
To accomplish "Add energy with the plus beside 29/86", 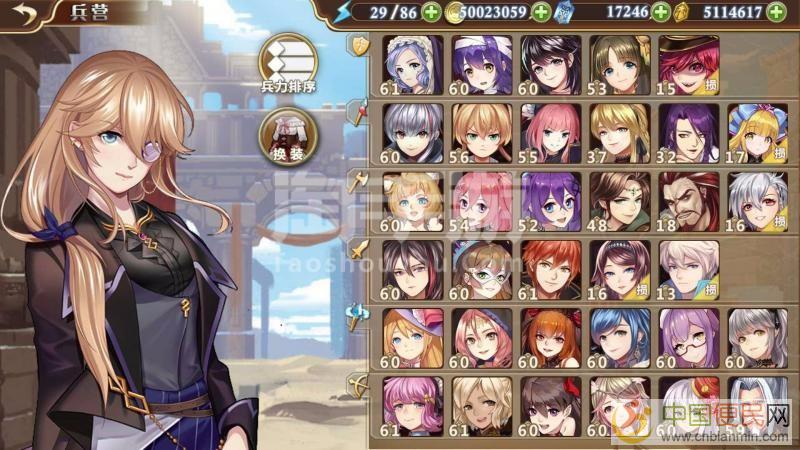I will click(431, 13).
